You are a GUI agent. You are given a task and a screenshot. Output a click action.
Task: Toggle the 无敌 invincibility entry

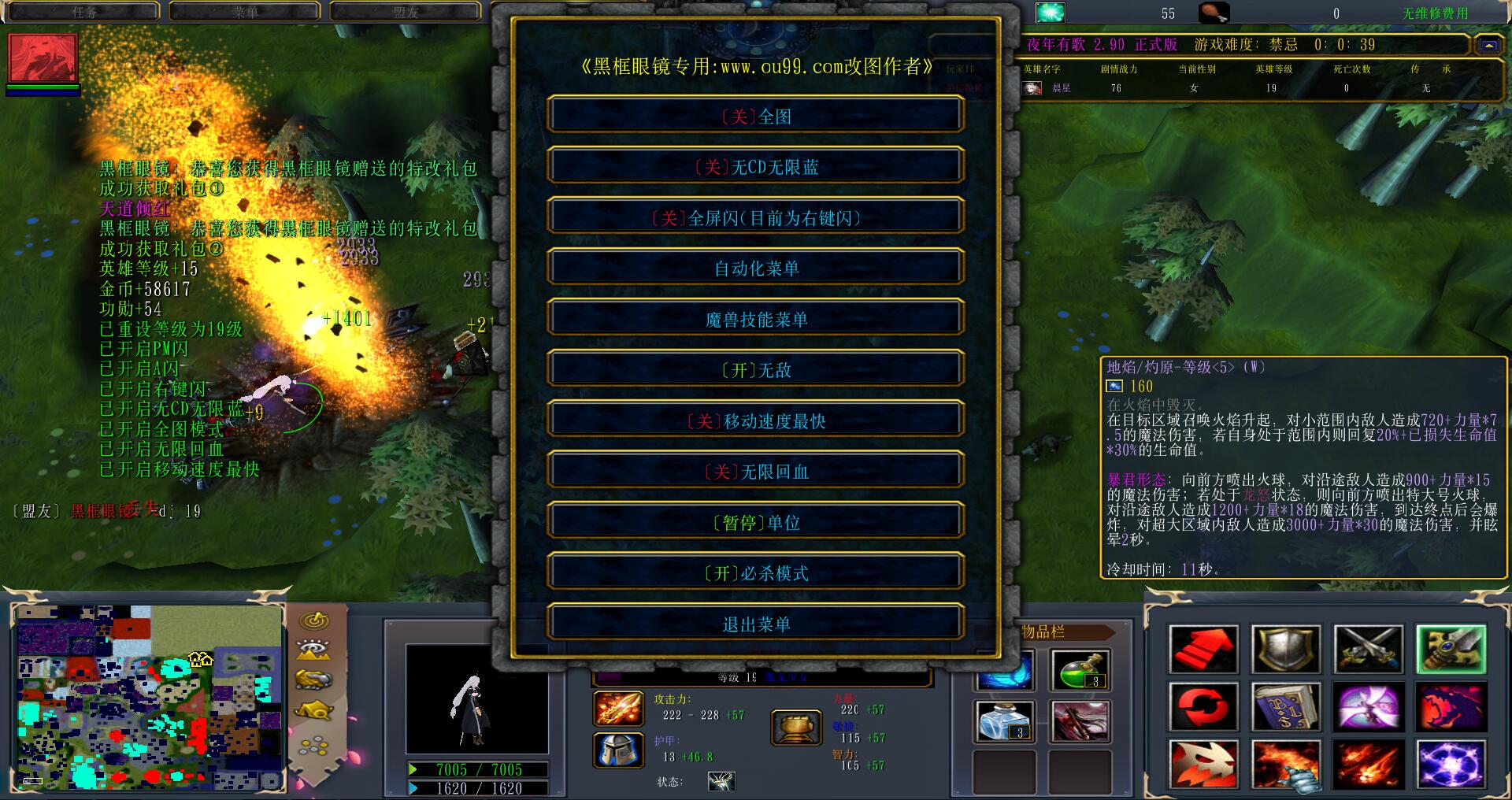coord(756,370)
